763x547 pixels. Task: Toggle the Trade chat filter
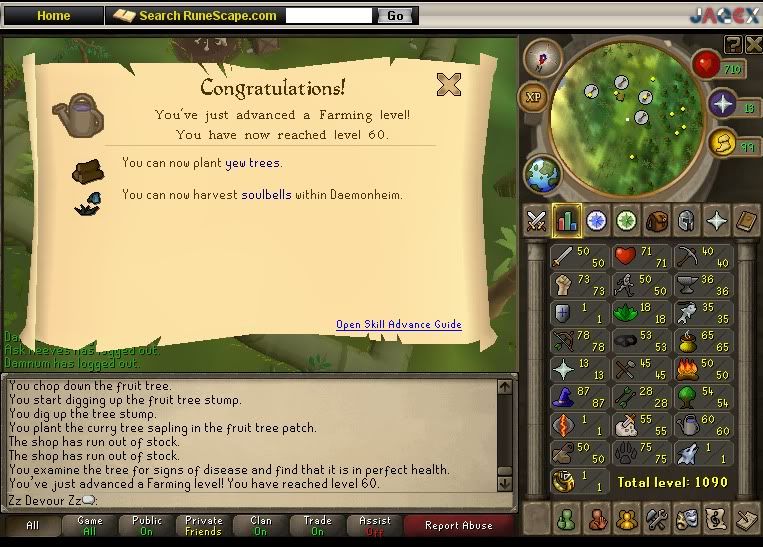(318, 525)
